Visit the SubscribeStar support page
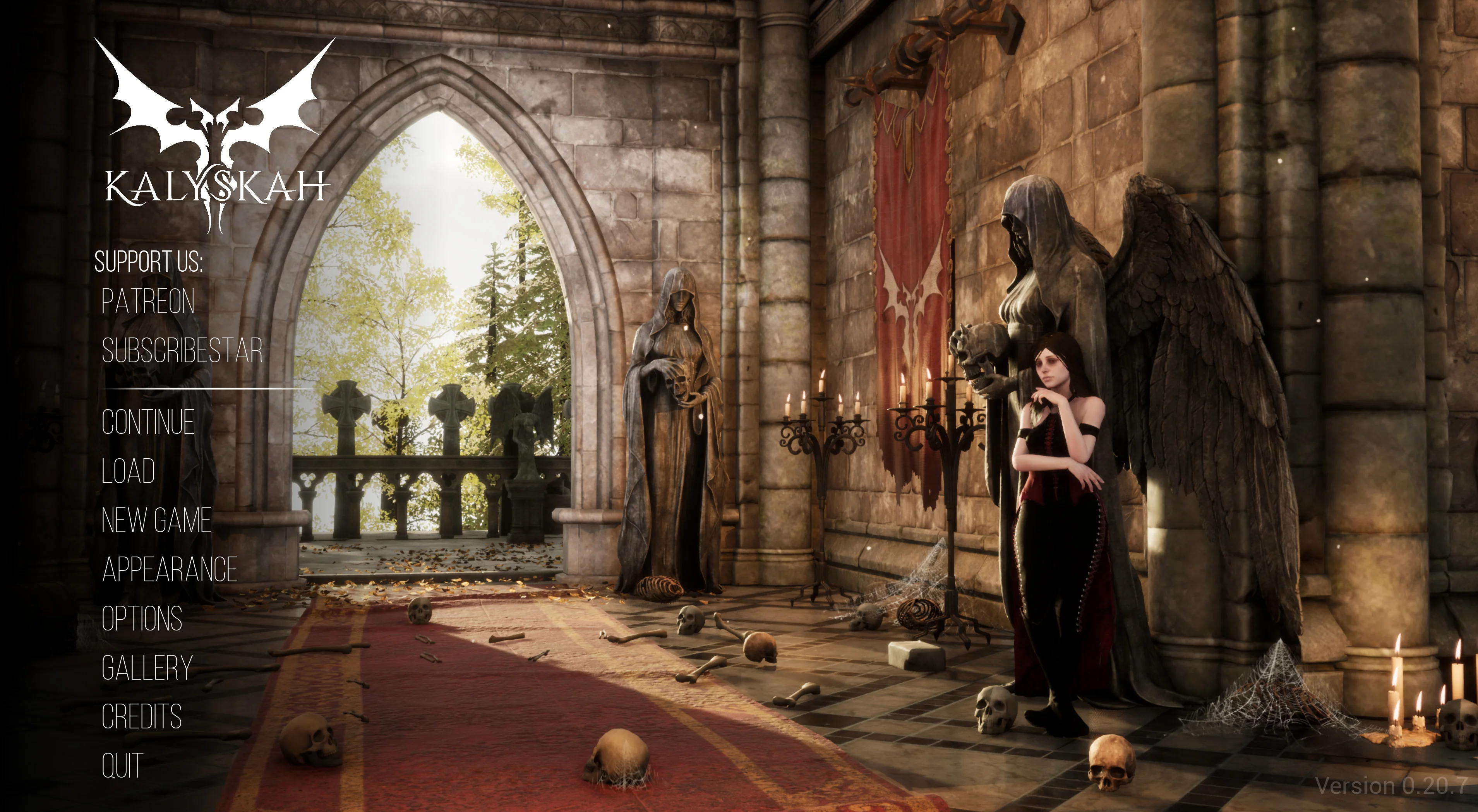 (182, 350)
